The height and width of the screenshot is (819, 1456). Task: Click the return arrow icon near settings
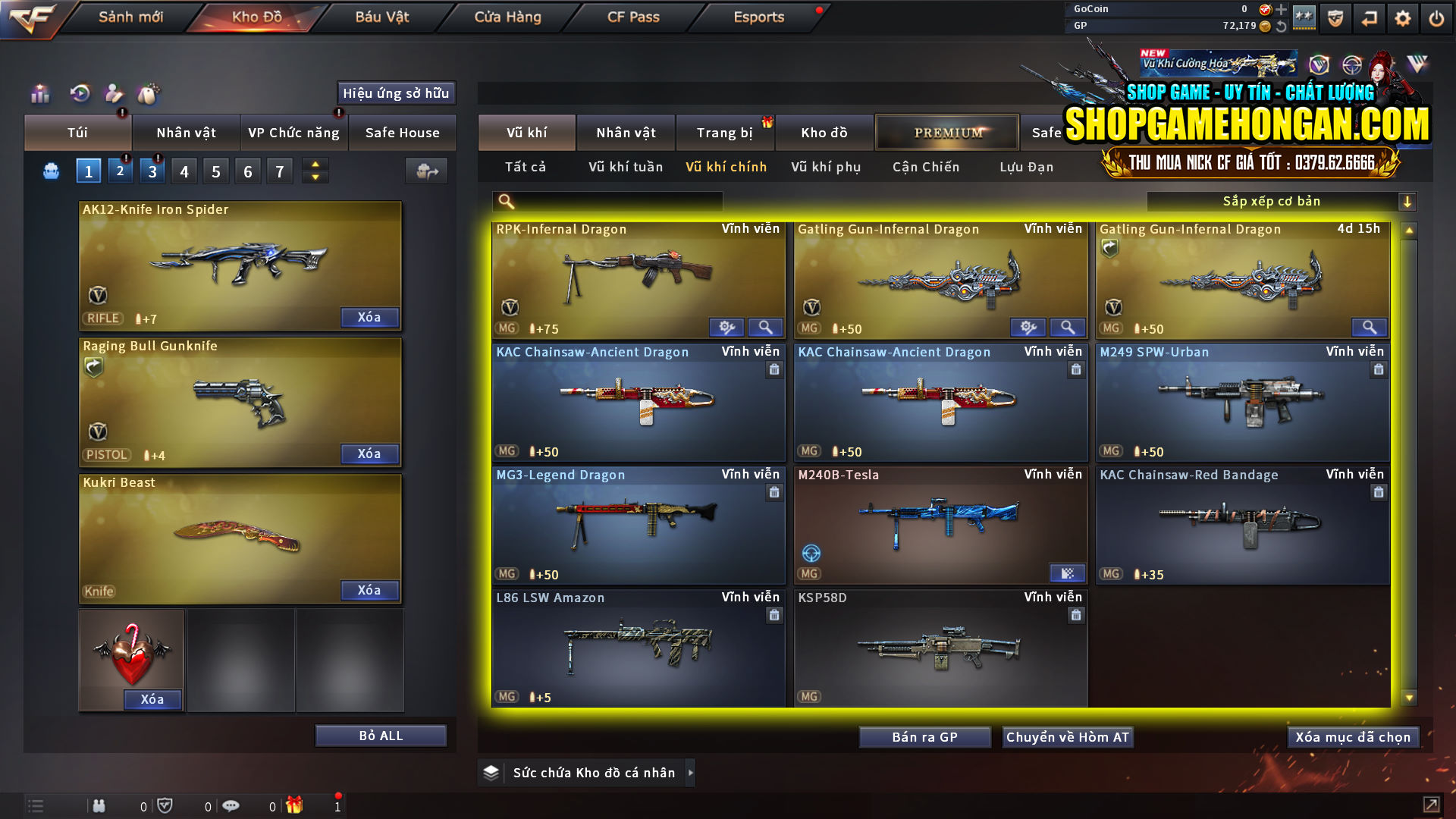(1369, 17)
